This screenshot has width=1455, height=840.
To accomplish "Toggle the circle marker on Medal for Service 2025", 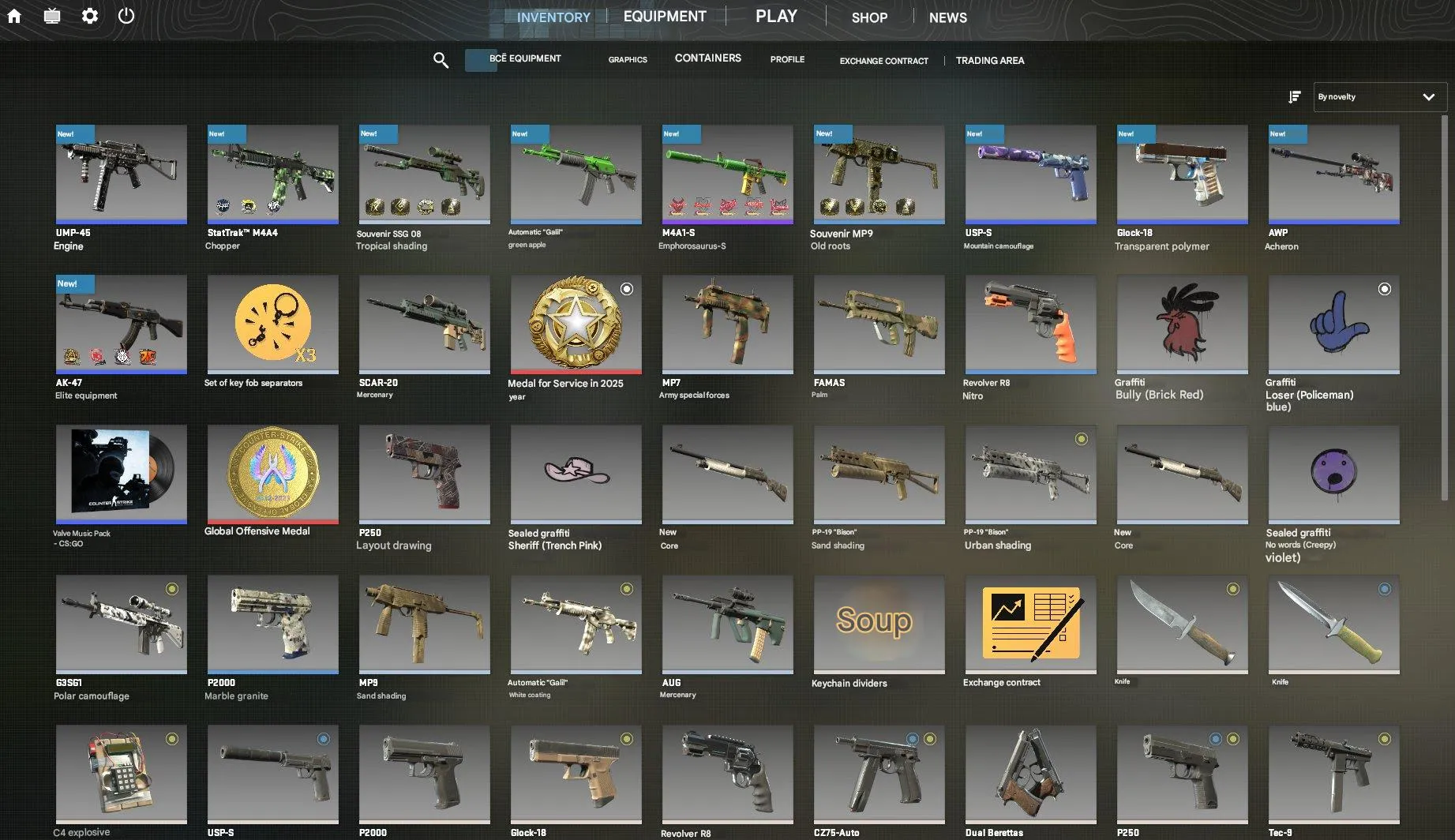I will point(627,289).
